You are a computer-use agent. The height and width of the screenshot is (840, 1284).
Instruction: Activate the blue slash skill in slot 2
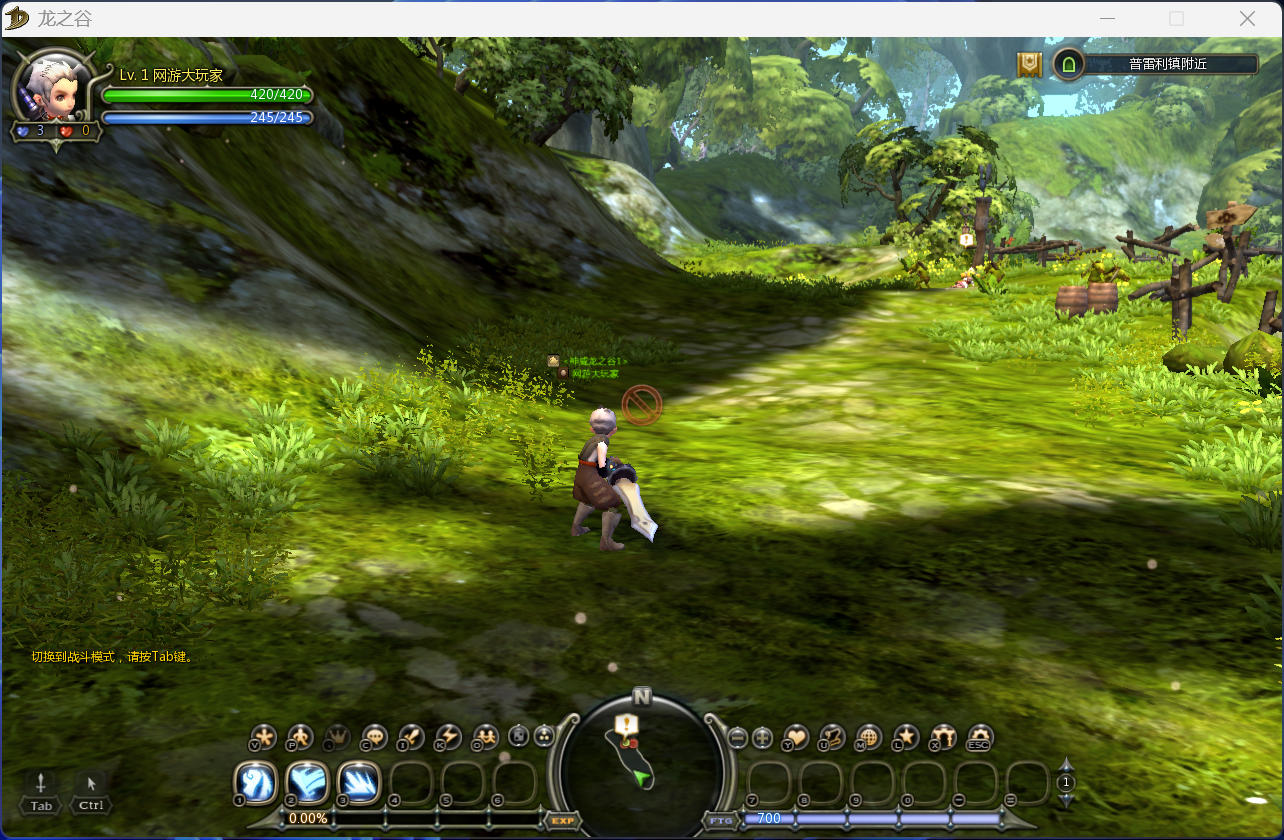tap(307, 782)
